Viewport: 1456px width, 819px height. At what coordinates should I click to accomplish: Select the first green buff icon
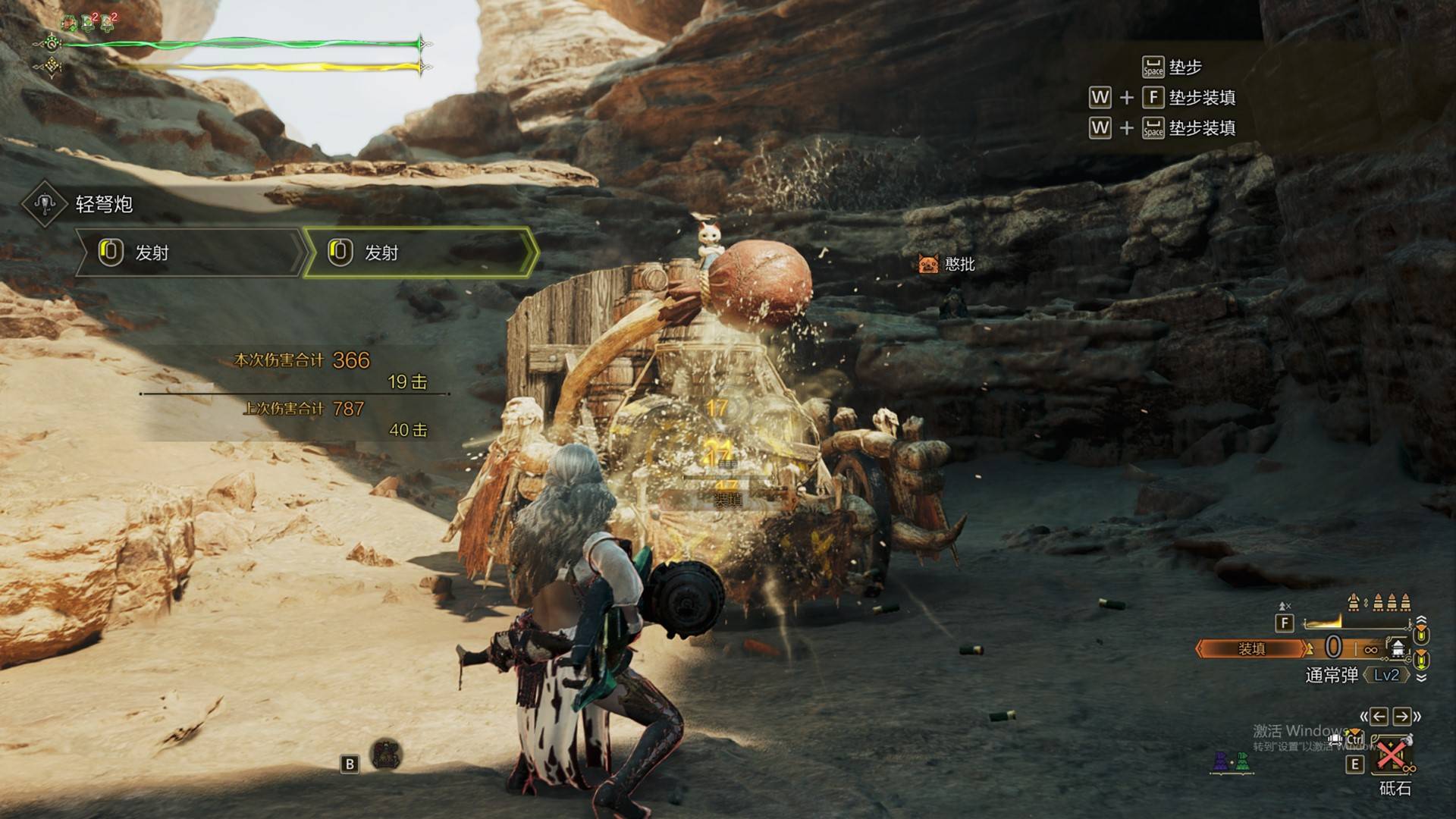tap(69, 23)
